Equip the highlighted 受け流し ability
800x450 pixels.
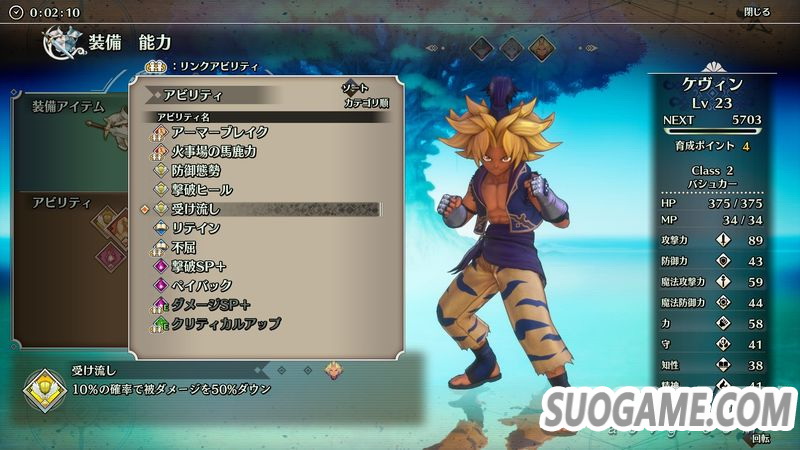[196, 209]
